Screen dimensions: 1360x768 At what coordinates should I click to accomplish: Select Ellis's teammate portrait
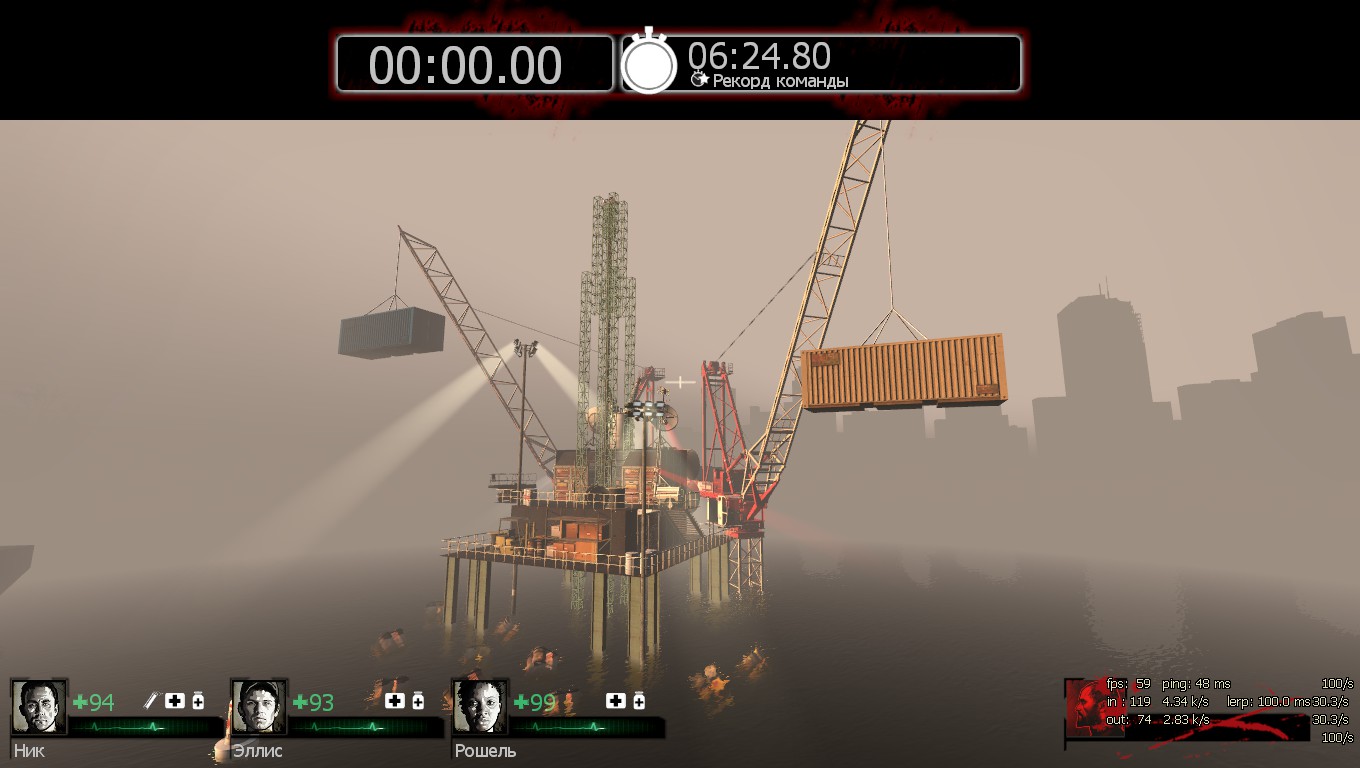[259, 707]
